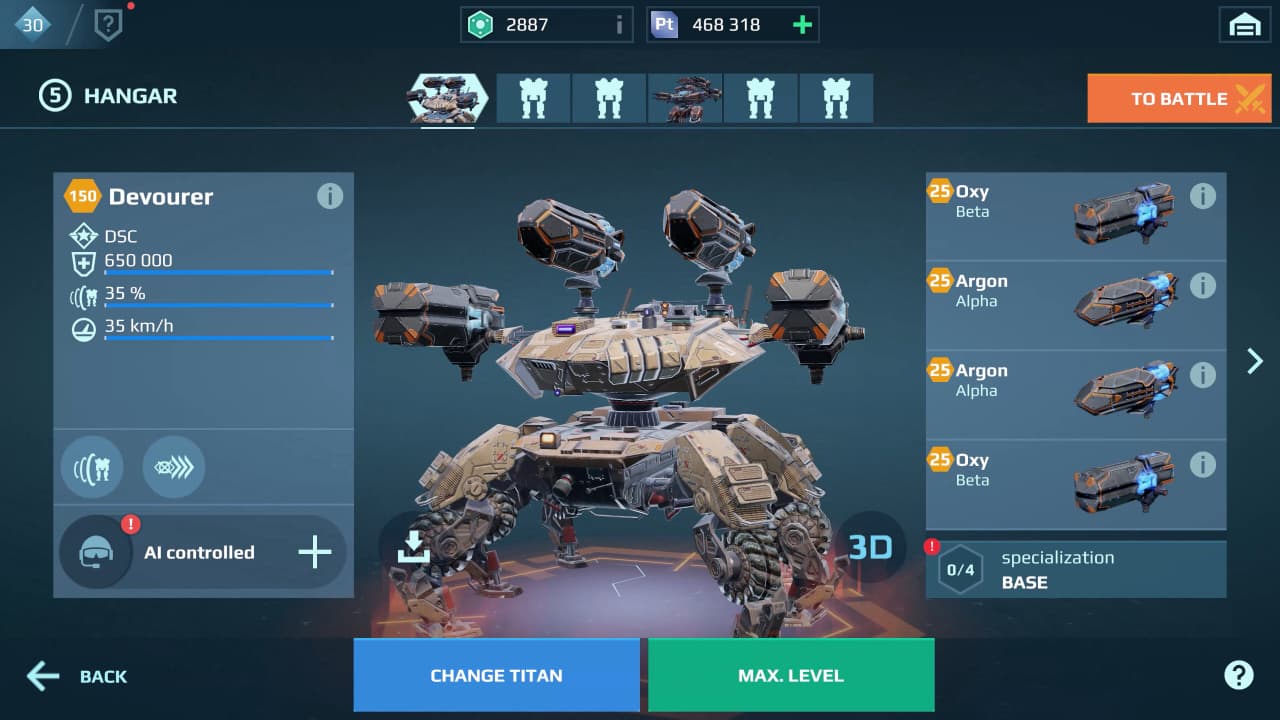Screen dimensions: 1280x720
Task: Select the red robot hangar slot
Action: (685, 98)
